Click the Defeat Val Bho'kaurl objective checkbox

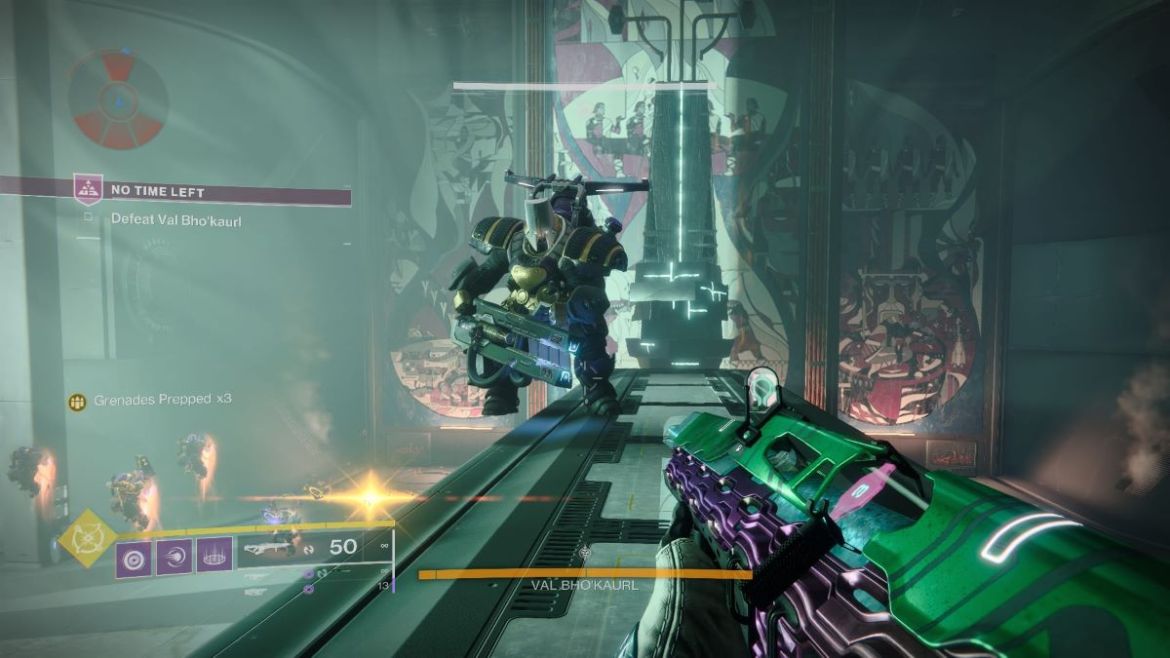[88, 217]
